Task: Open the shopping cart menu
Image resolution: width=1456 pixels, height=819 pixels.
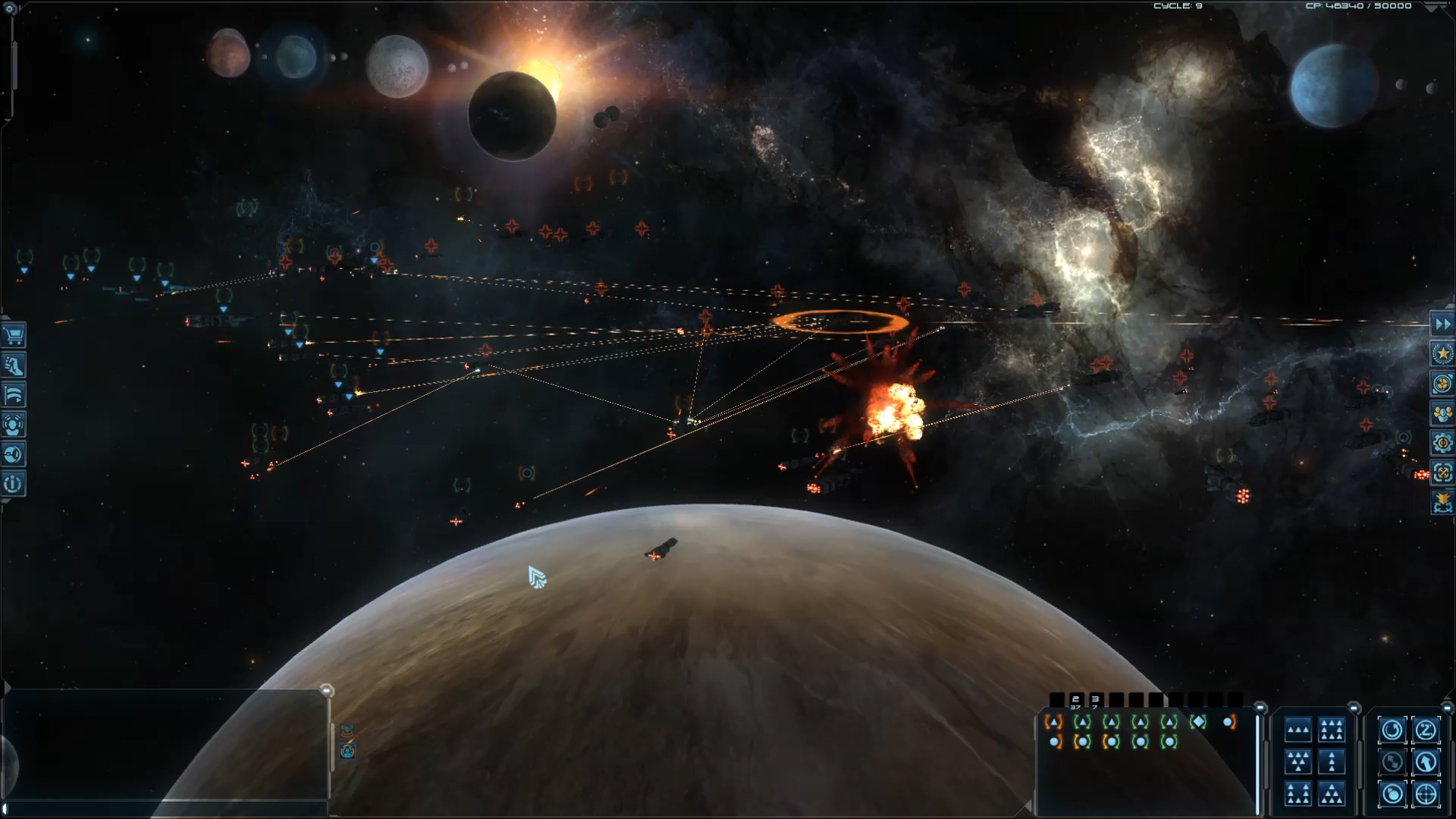Action: 14,336
